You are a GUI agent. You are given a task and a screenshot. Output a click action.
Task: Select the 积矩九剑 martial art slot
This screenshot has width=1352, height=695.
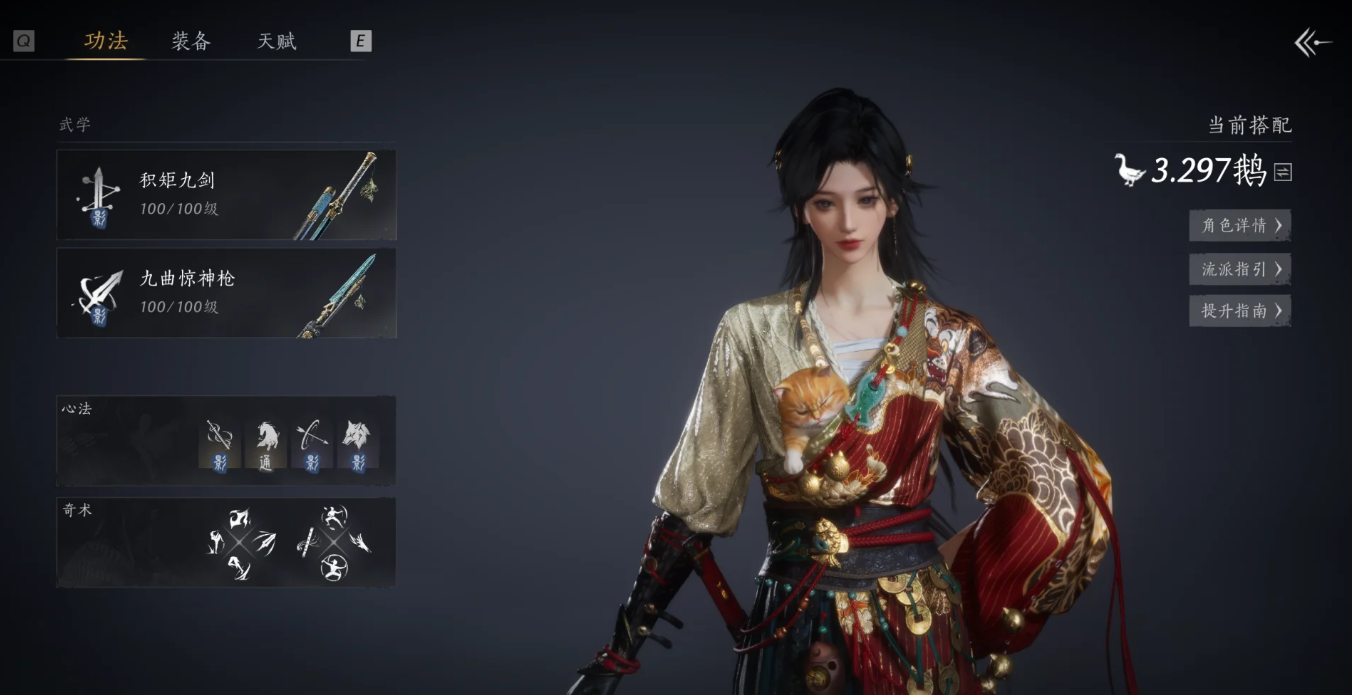(226, 195)
